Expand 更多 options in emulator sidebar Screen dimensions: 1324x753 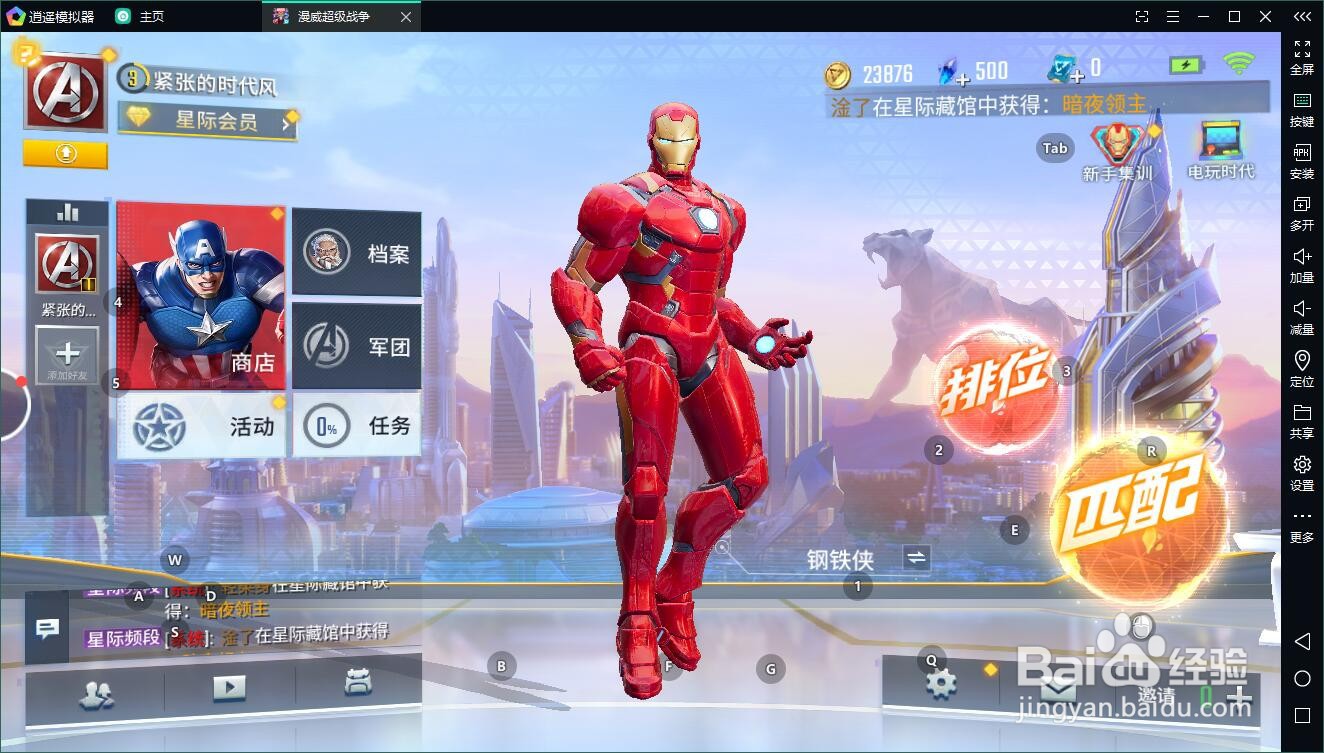click(x=1299, y=522)
